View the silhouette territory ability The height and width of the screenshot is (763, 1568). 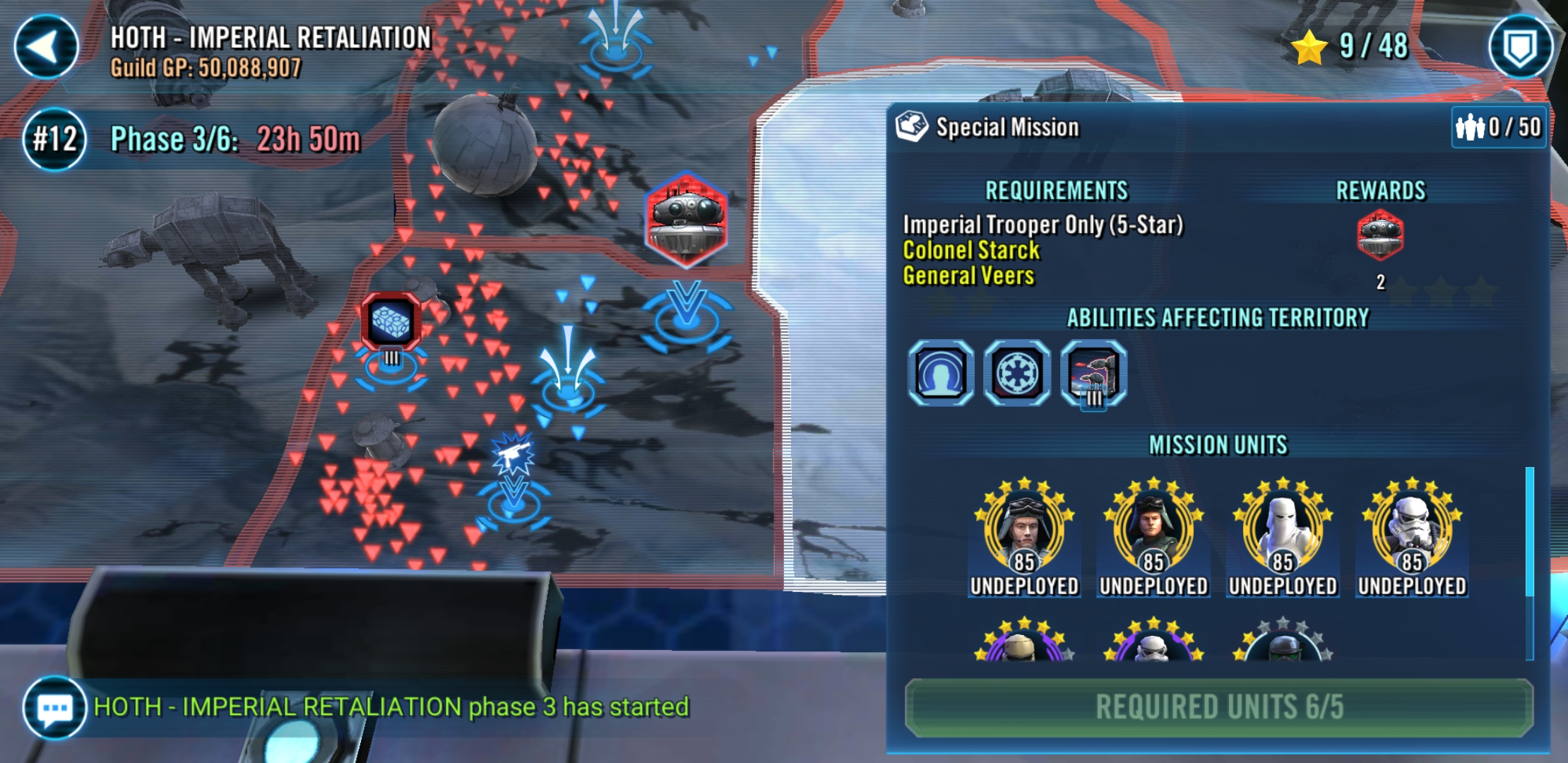[940, 372]
